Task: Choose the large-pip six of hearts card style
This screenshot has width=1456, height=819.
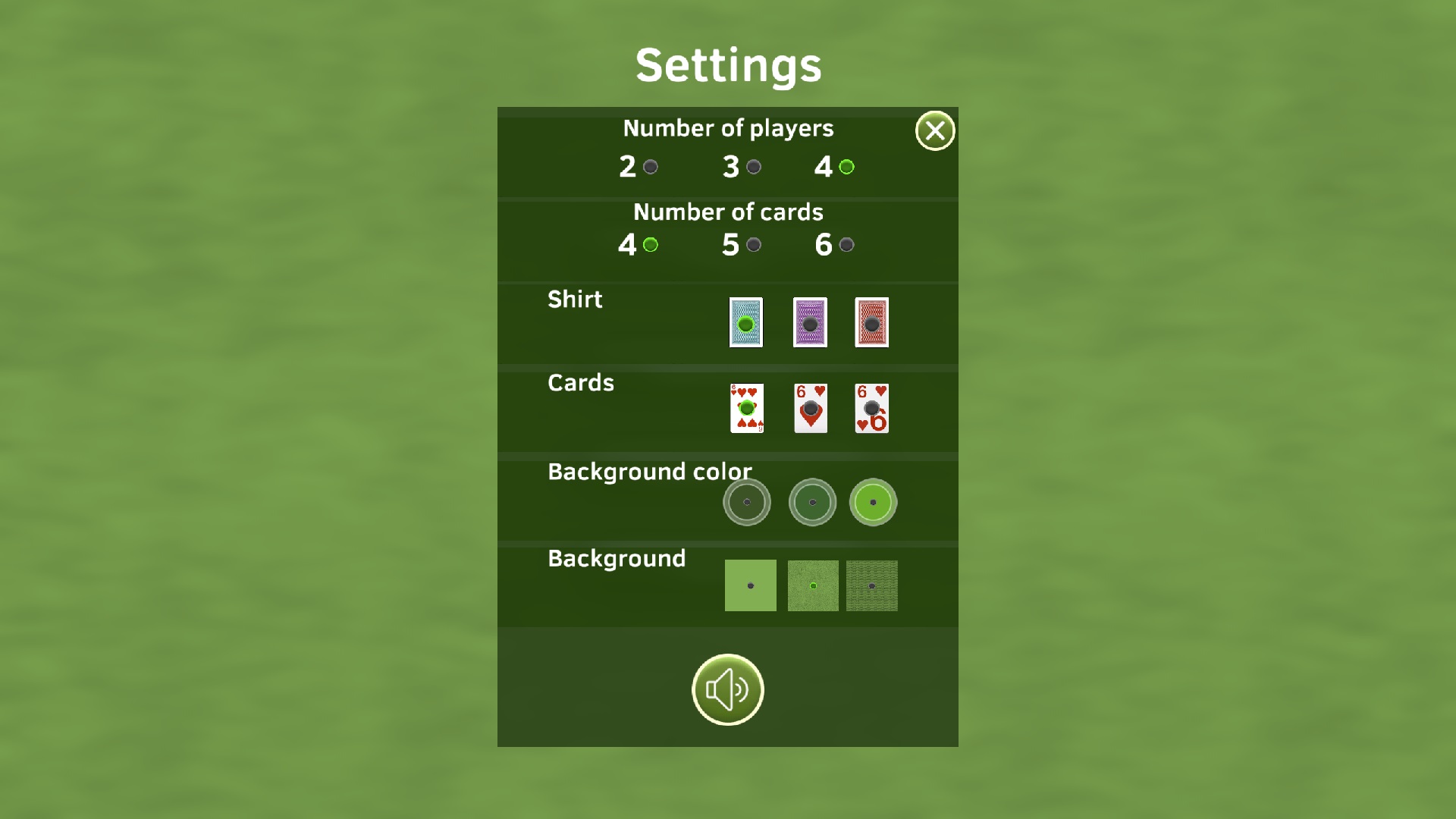Action: coord(810,409)
